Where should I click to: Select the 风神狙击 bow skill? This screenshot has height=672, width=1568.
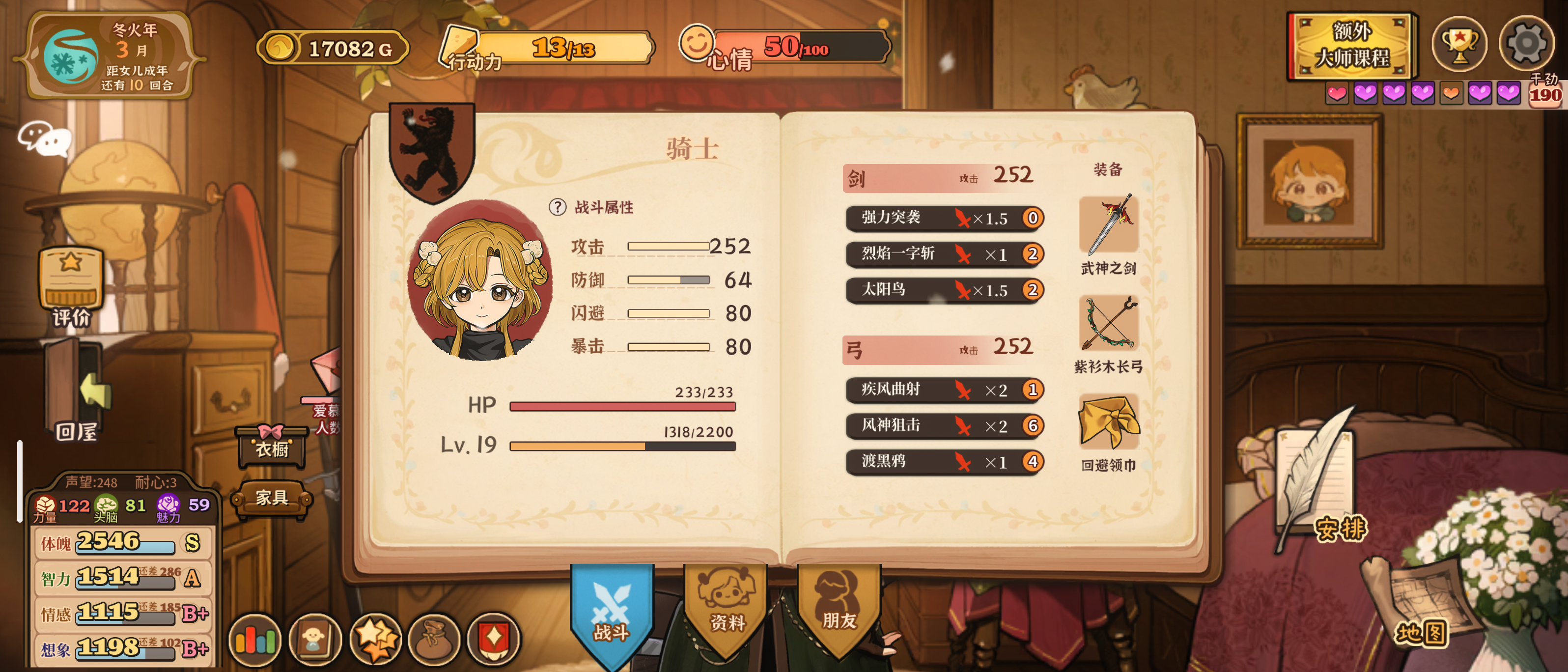click(944, 425)
